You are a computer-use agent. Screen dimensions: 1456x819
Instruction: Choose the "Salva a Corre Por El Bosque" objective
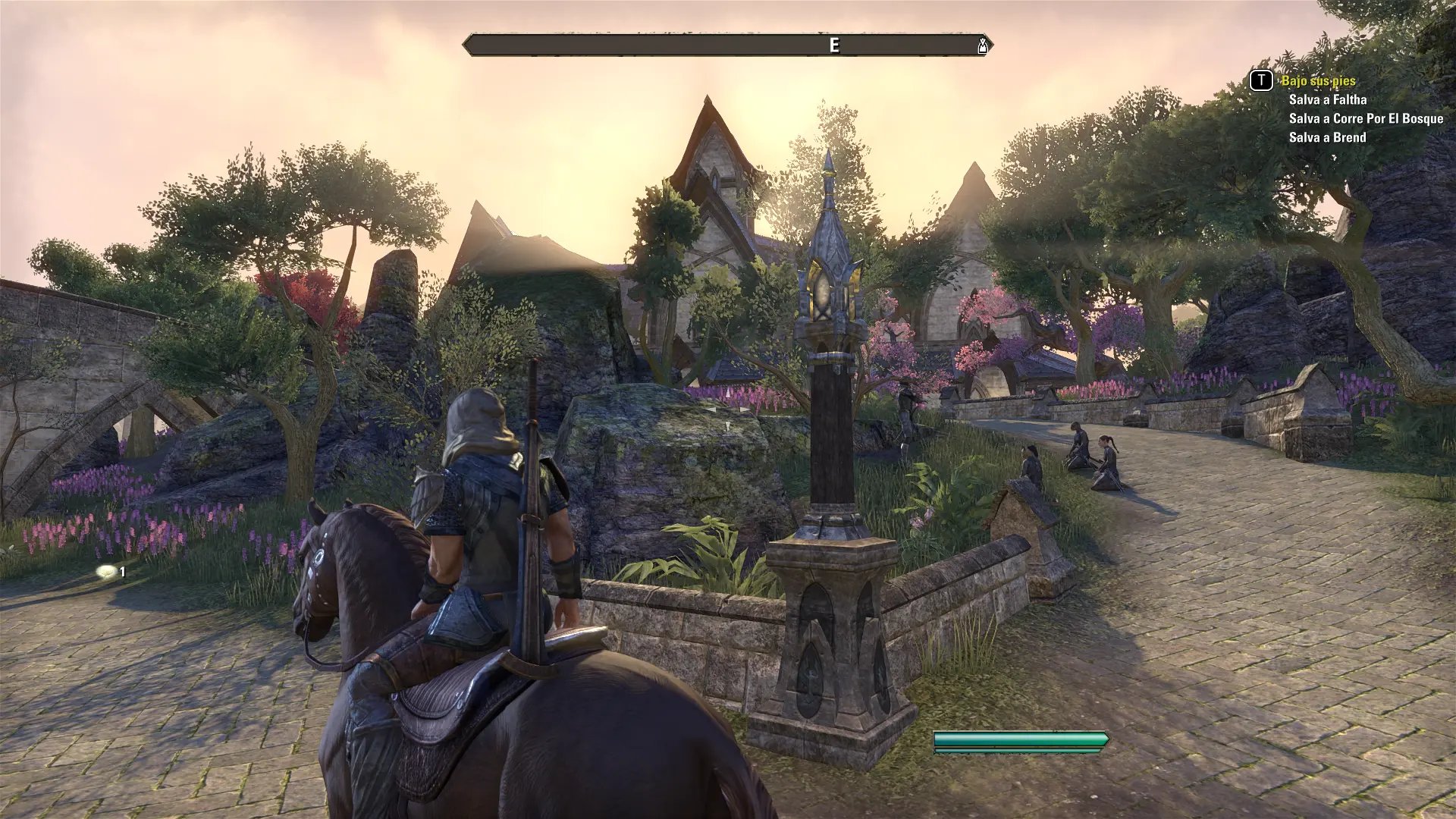coord(1366,118)
